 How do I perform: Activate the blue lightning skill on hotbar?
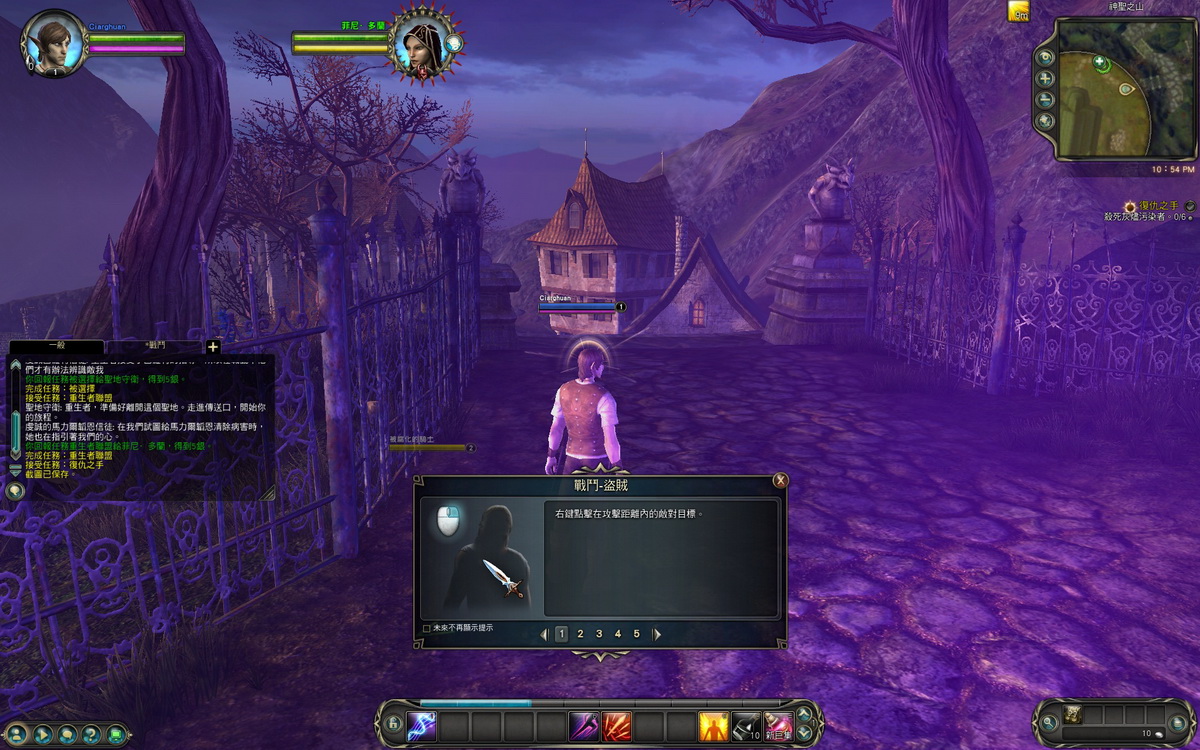[422, 725]
